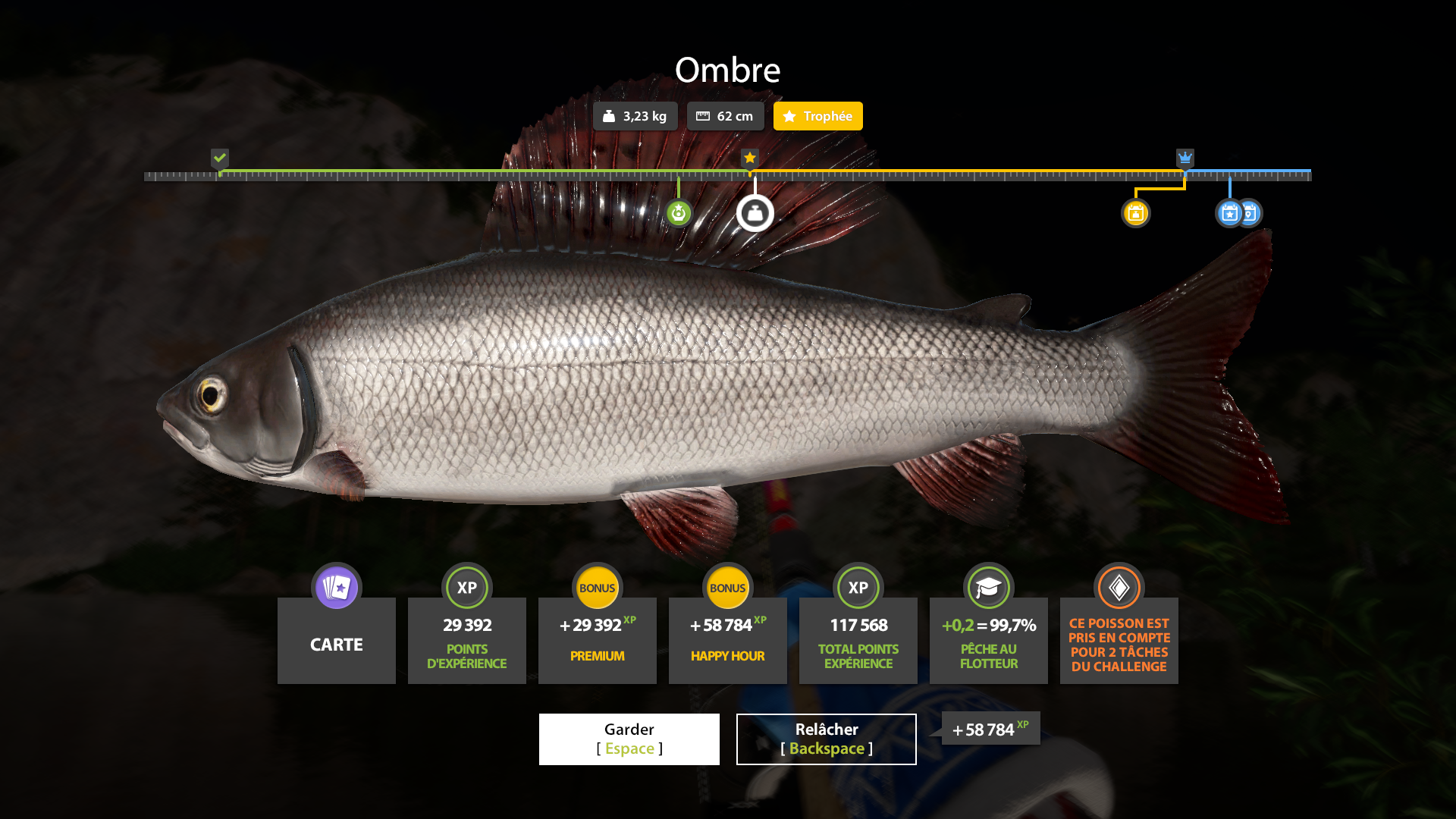Screen dimensions: 1456x819
Task: Click the blue crown marker on the scale
Action: [1185, 158]
